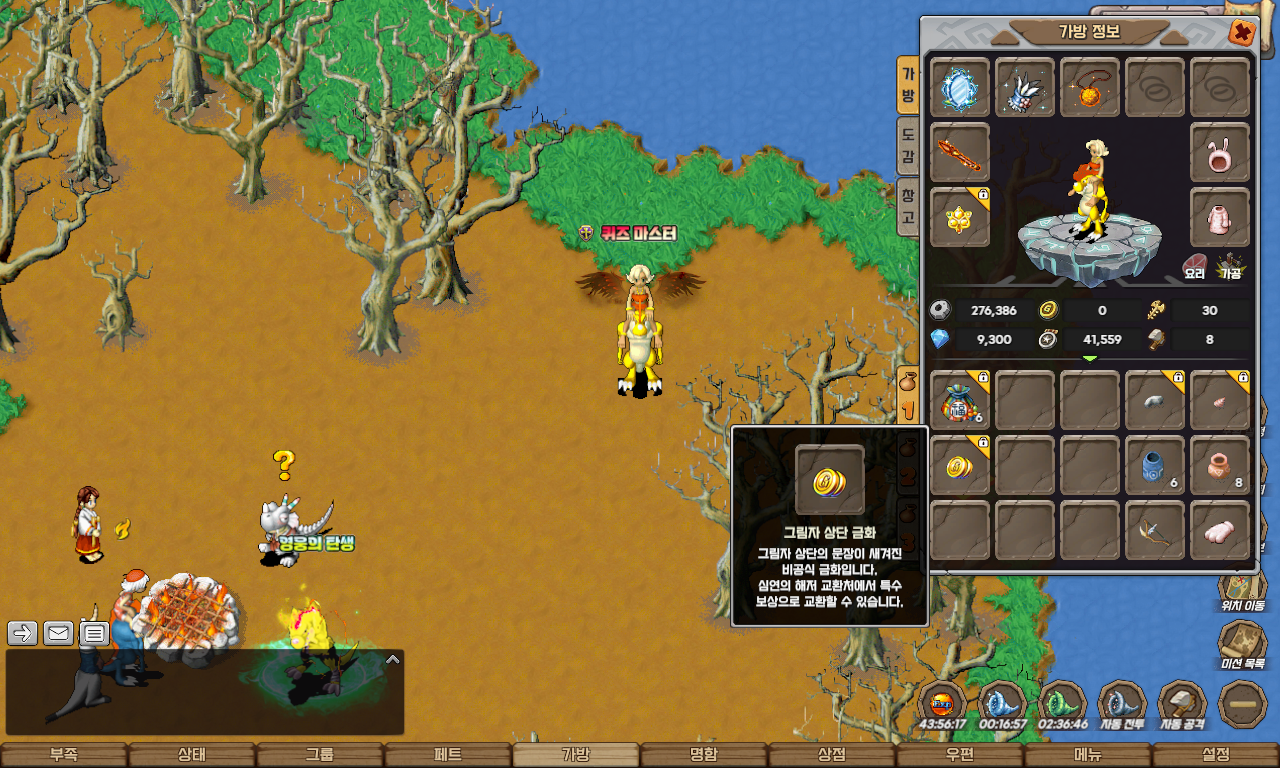
Task: Open the 설정 settings menu
Action: point(1216,755)
